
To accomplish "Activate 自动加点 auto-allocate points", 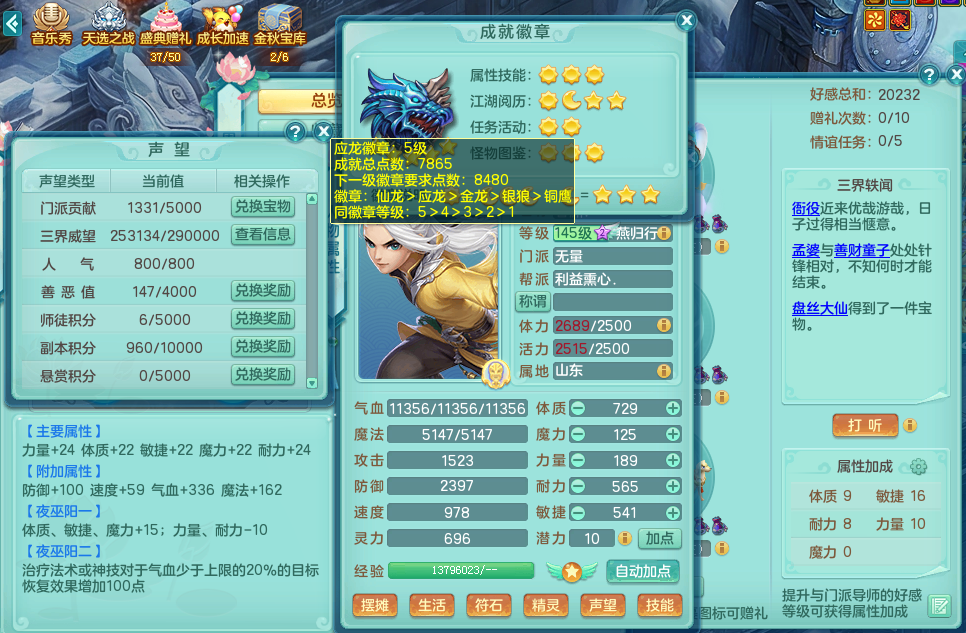I will [x=643, y=572].
